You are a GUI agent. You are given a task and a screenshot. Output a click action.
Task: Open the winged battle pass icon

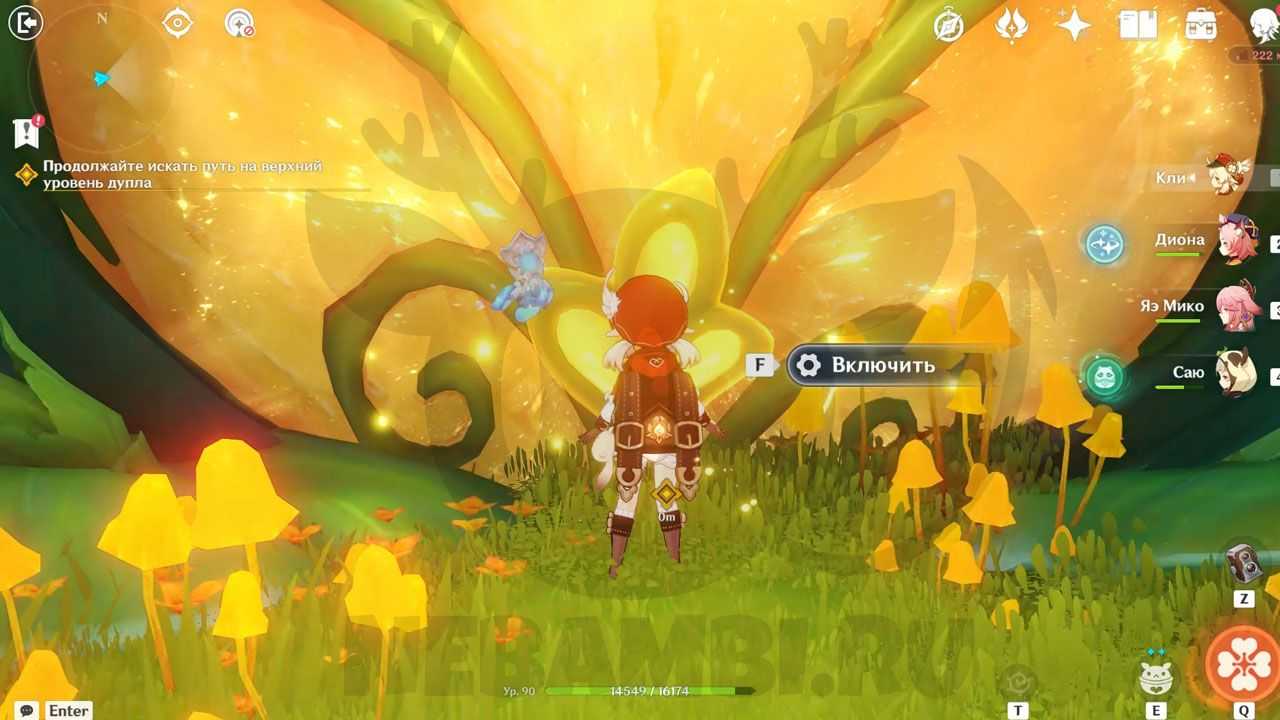point(1011,25)
